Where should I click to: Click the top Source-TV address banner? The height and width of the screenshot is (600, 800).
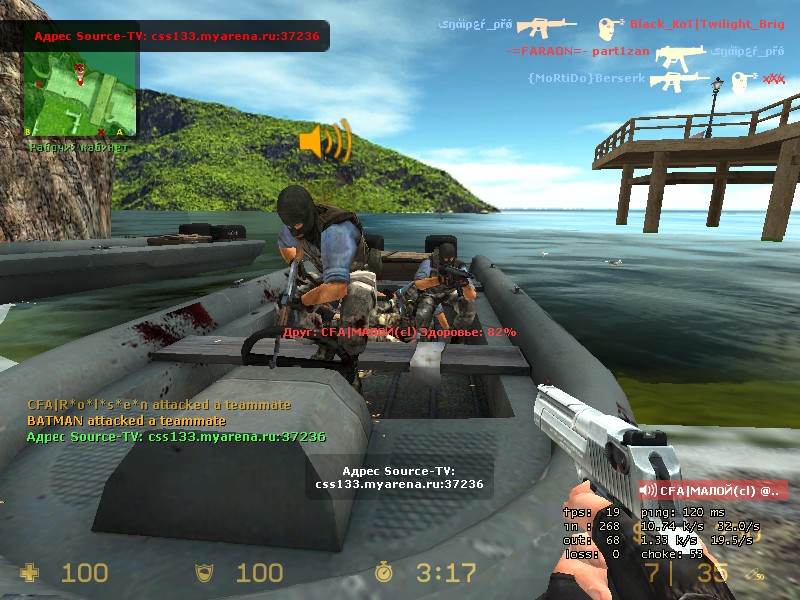pos(177,36)
